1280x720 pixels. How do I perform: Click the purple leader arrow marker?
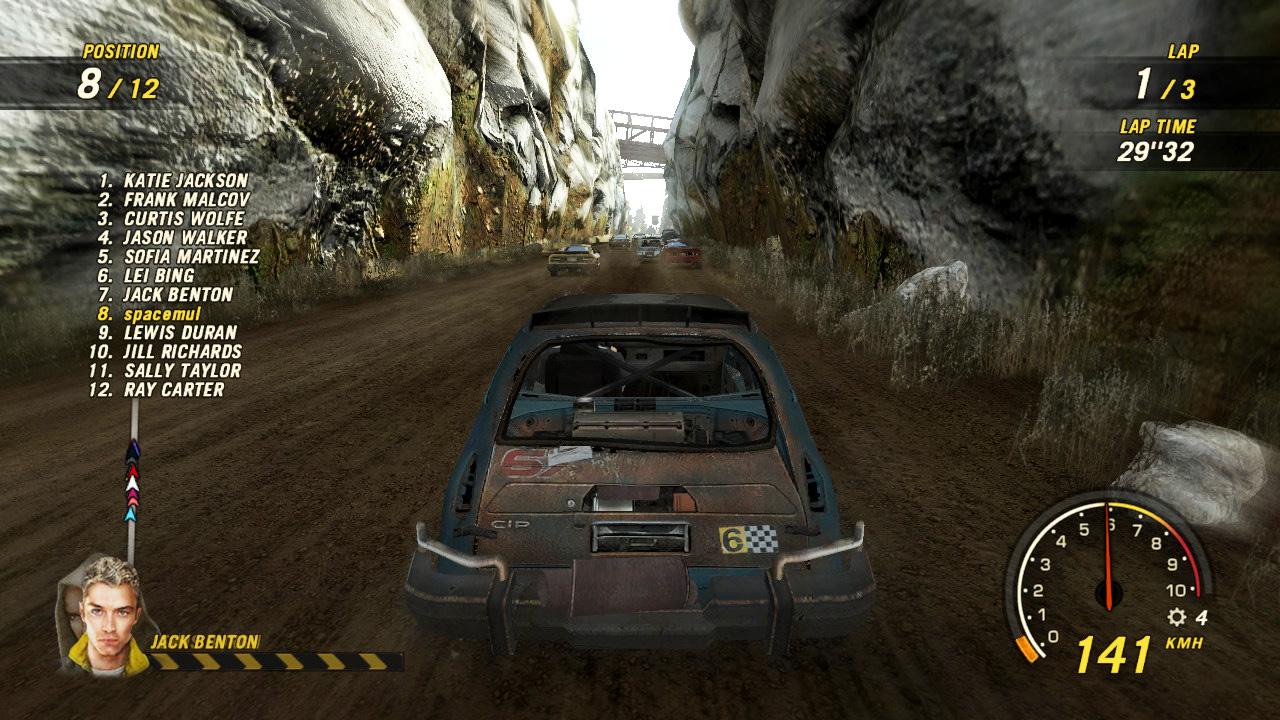[x=133, y=446]
